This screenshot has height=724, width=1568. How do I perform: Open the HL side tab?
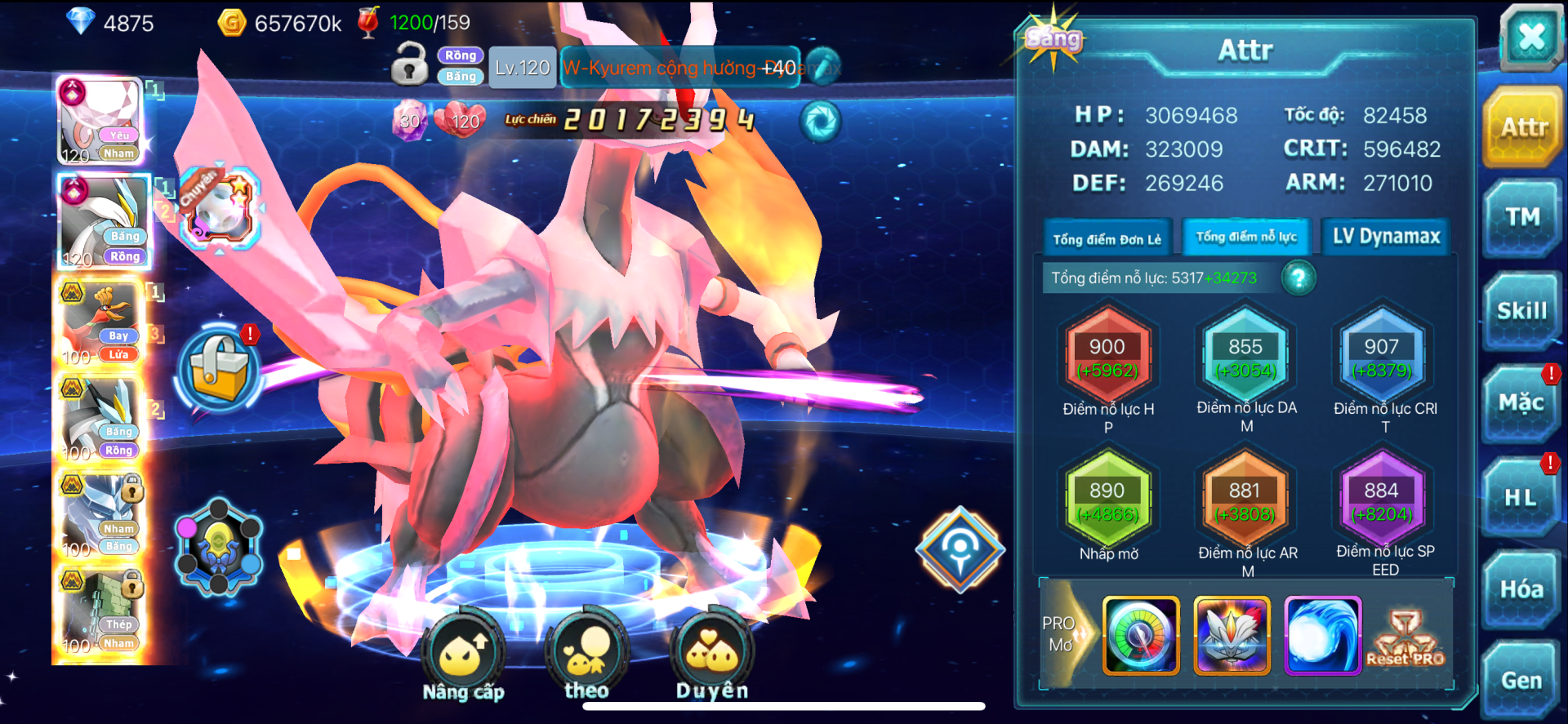pyautogui.click(x=1521, y=497)
